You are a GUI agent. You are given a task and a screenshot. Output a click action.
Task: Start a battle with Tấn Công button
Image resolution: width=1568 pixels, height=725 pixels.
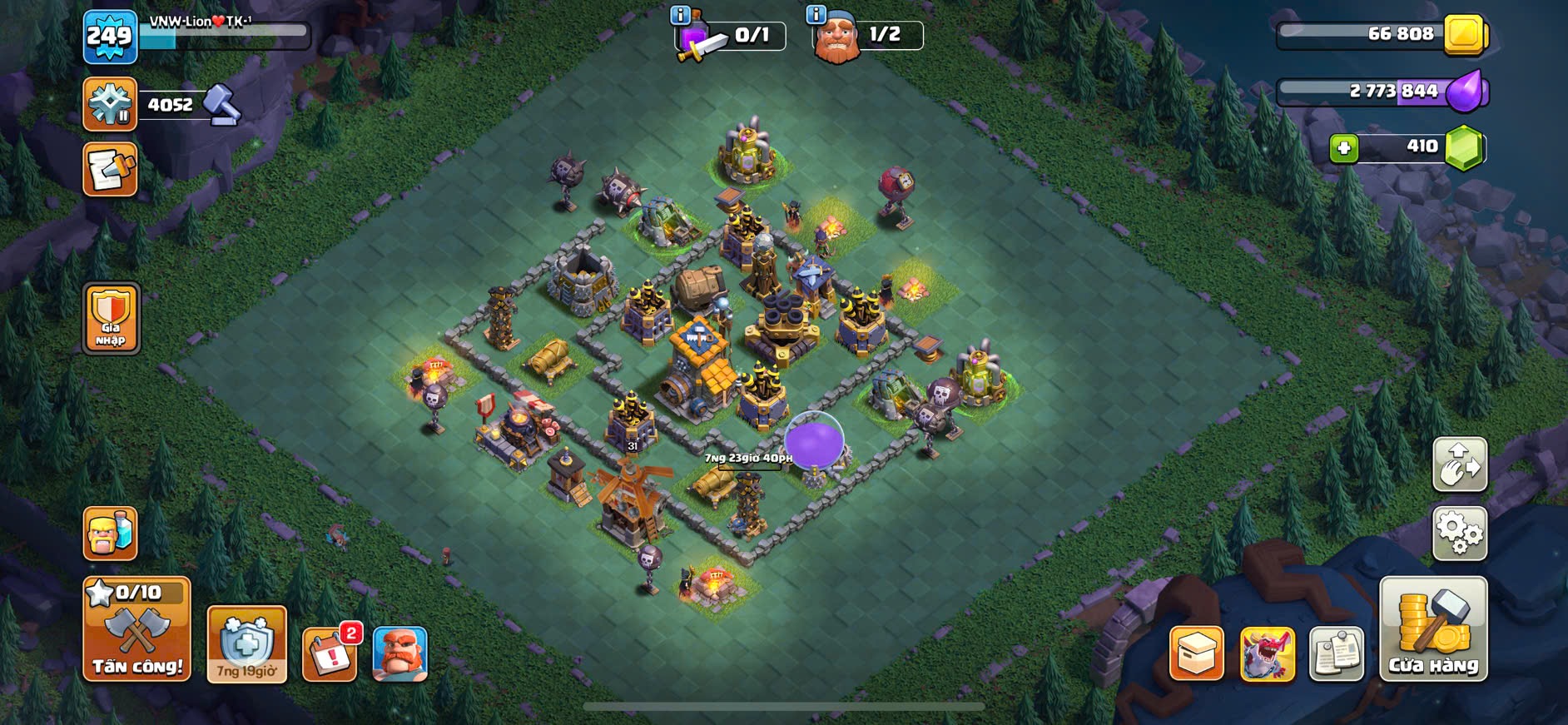click(x=137, y=630)
